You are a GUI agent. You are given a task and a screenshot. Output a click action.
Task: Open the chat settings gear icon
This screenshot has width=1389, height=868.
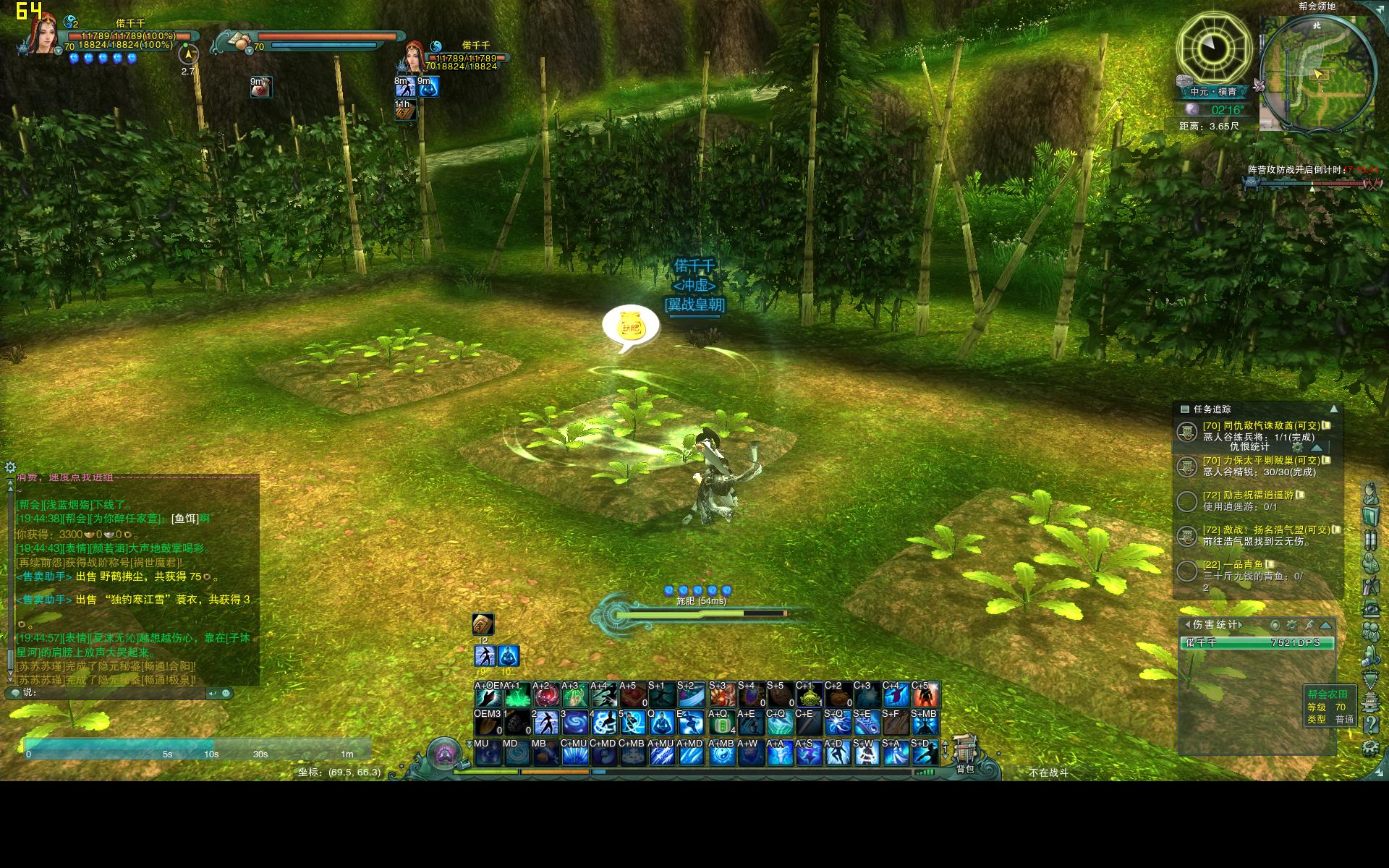click(x=10, y=467)
